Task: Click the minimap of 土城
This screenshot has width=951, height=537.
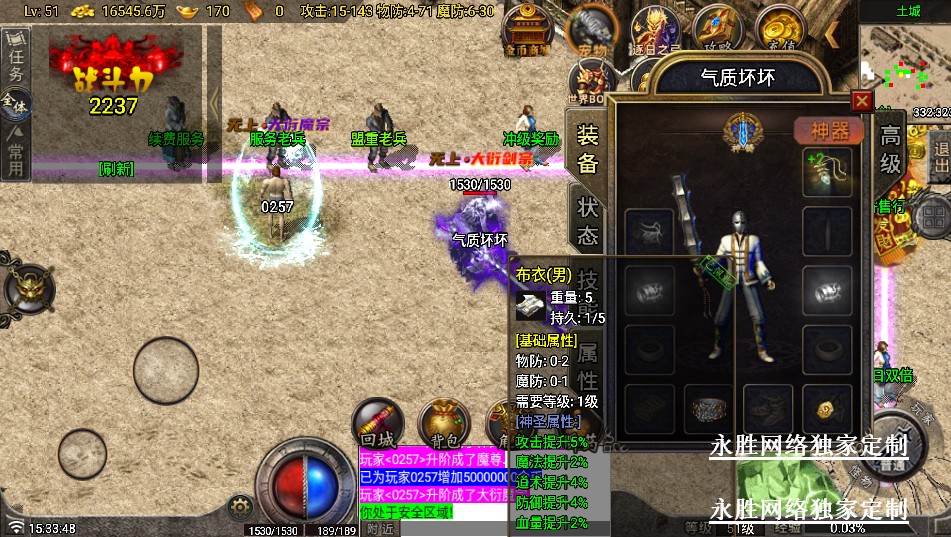Action: [904, 65]
